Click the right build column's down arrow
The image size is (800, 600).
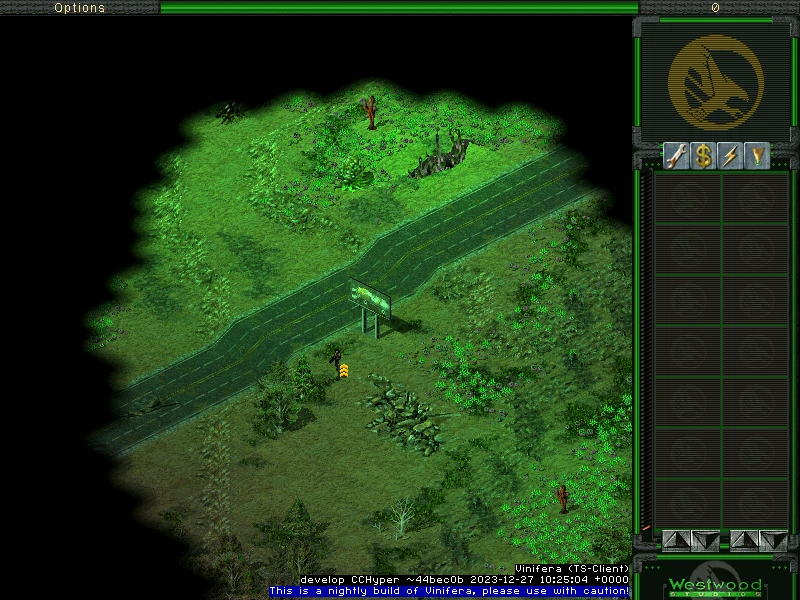click(773, 540)
